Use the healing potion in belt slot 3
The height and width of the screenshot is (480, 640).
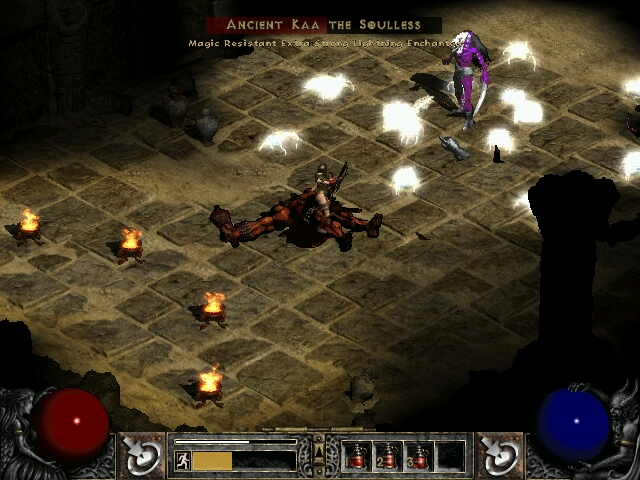[419, 456]
